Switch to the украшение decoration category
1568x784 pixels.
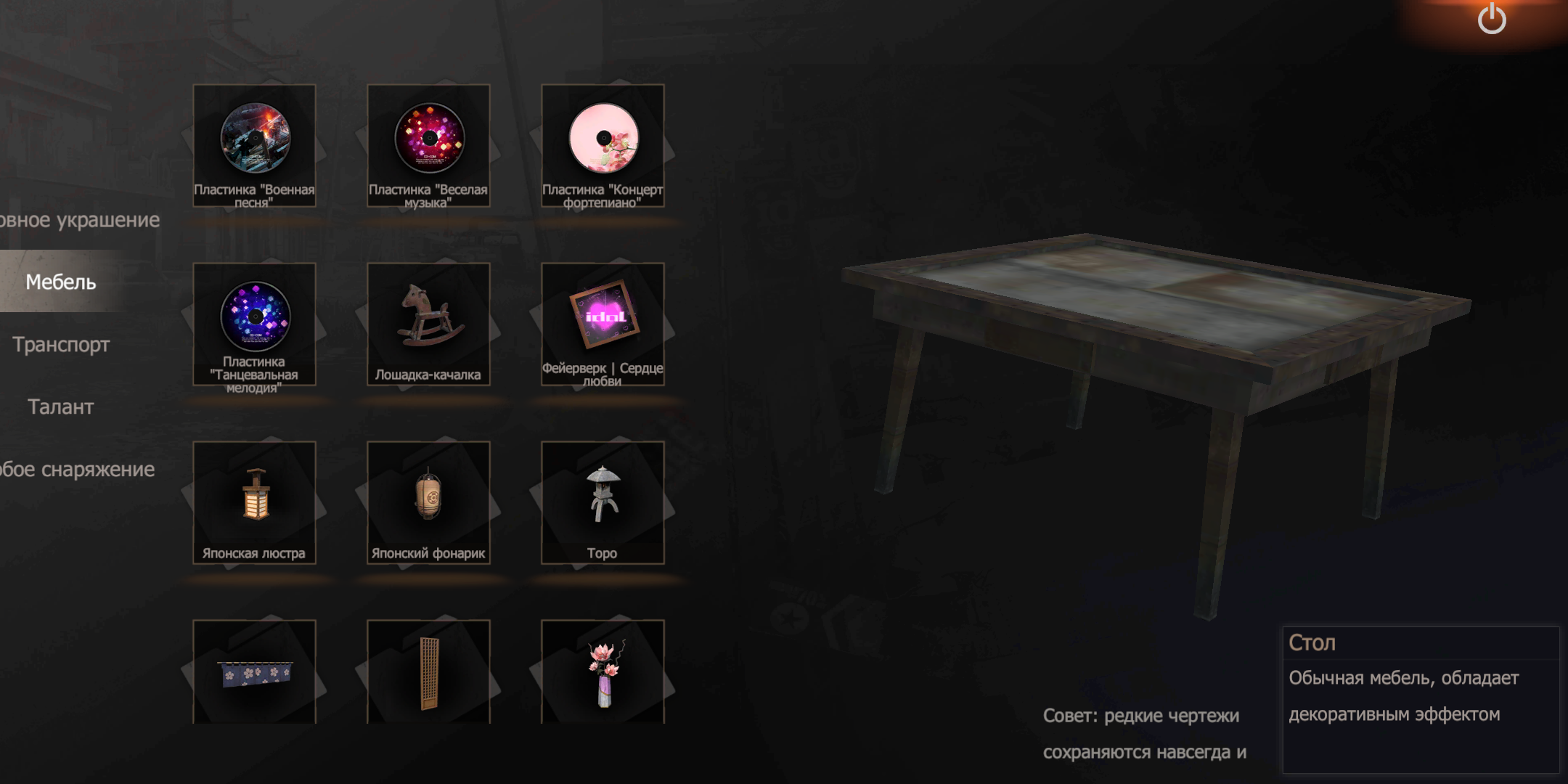click(x=78, y=219)
